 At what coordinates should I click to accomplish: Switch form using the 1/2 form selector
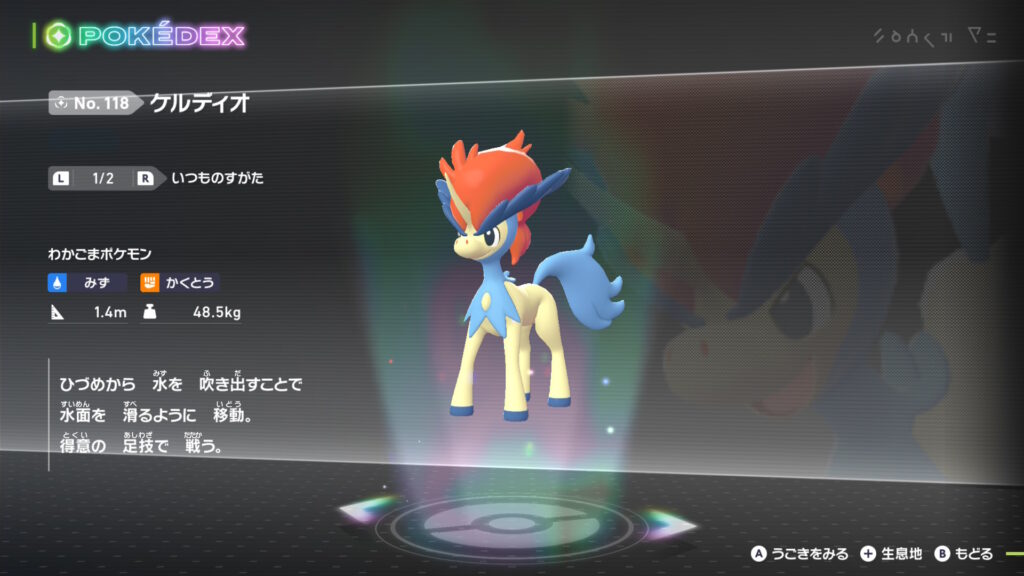[103, 179]
